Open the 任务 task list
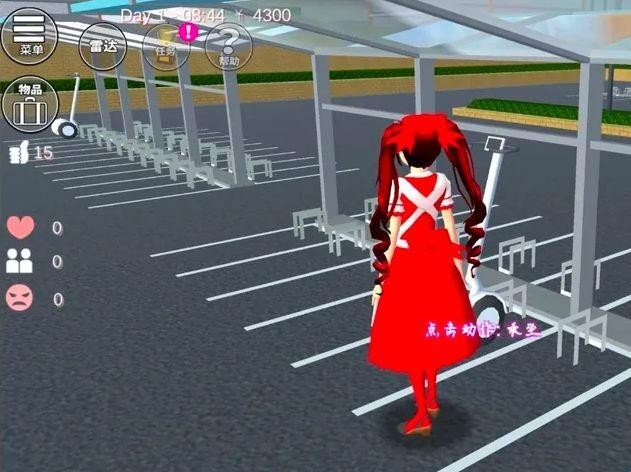Screen dimensions: 631x472 (166, 46)
